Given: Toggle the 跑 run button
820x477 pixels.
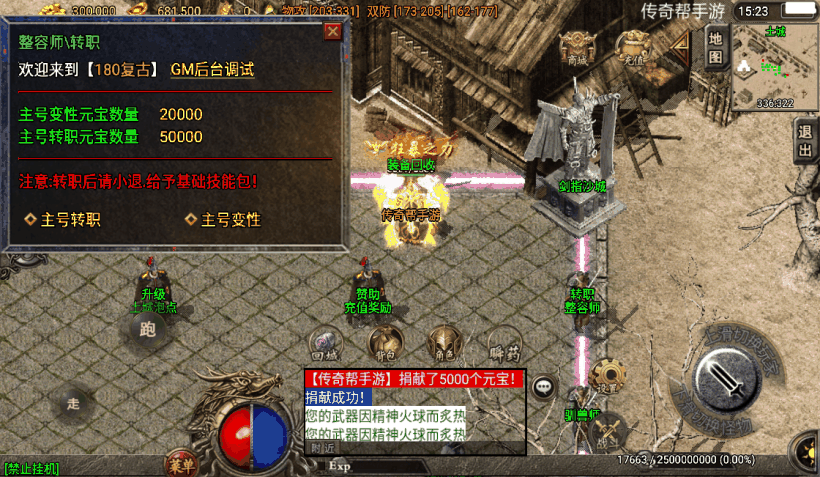Looking at the screenshot, I should (148, 329).
